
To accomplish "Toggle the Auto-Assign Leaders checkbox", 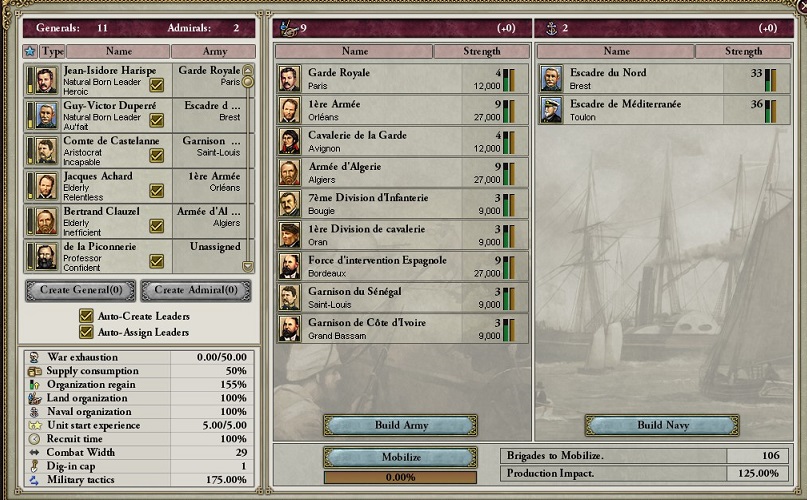I will tap(86, 332).
